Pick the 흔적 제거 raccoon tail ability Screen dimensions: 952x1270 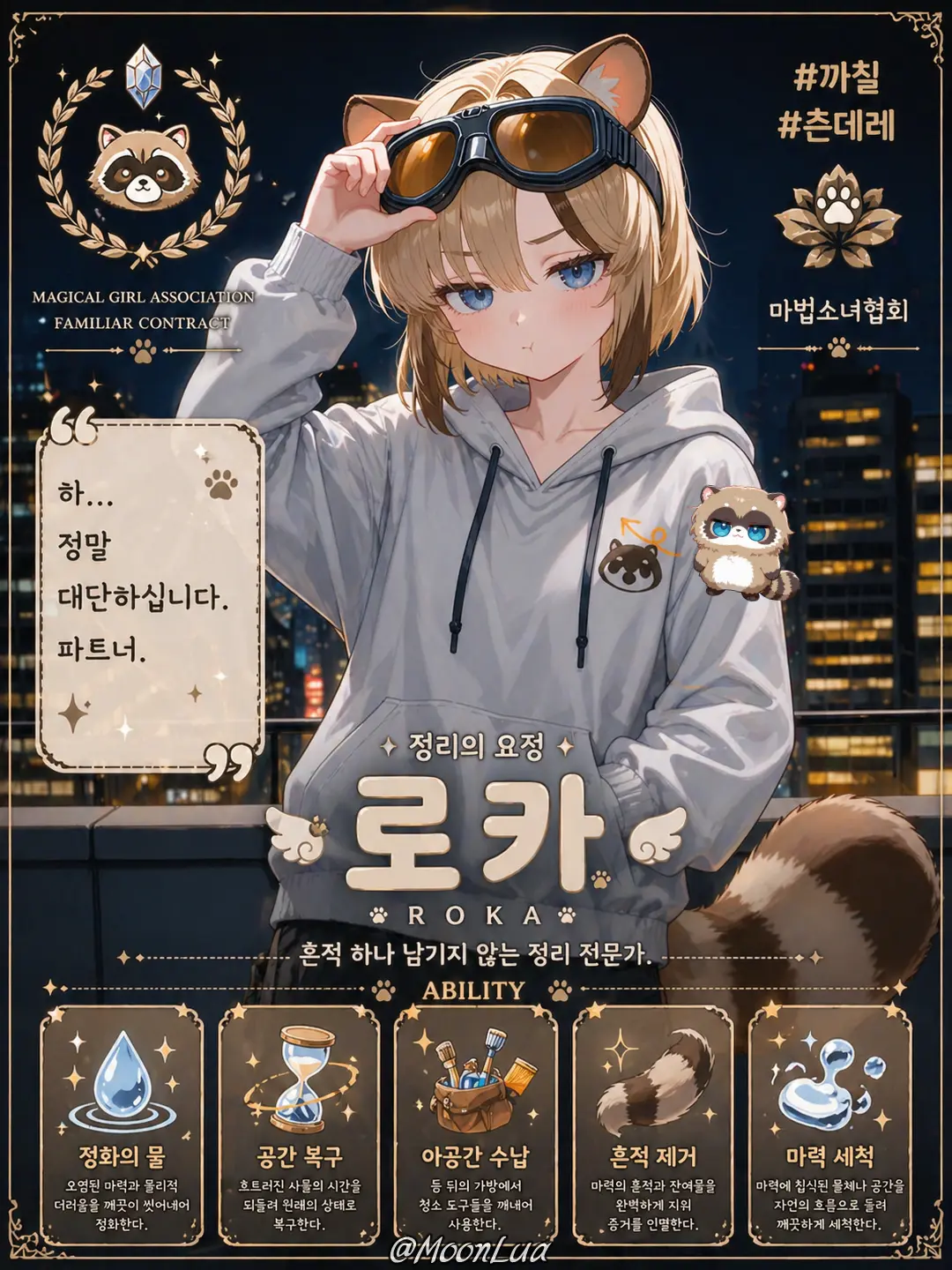(653, 1124)
